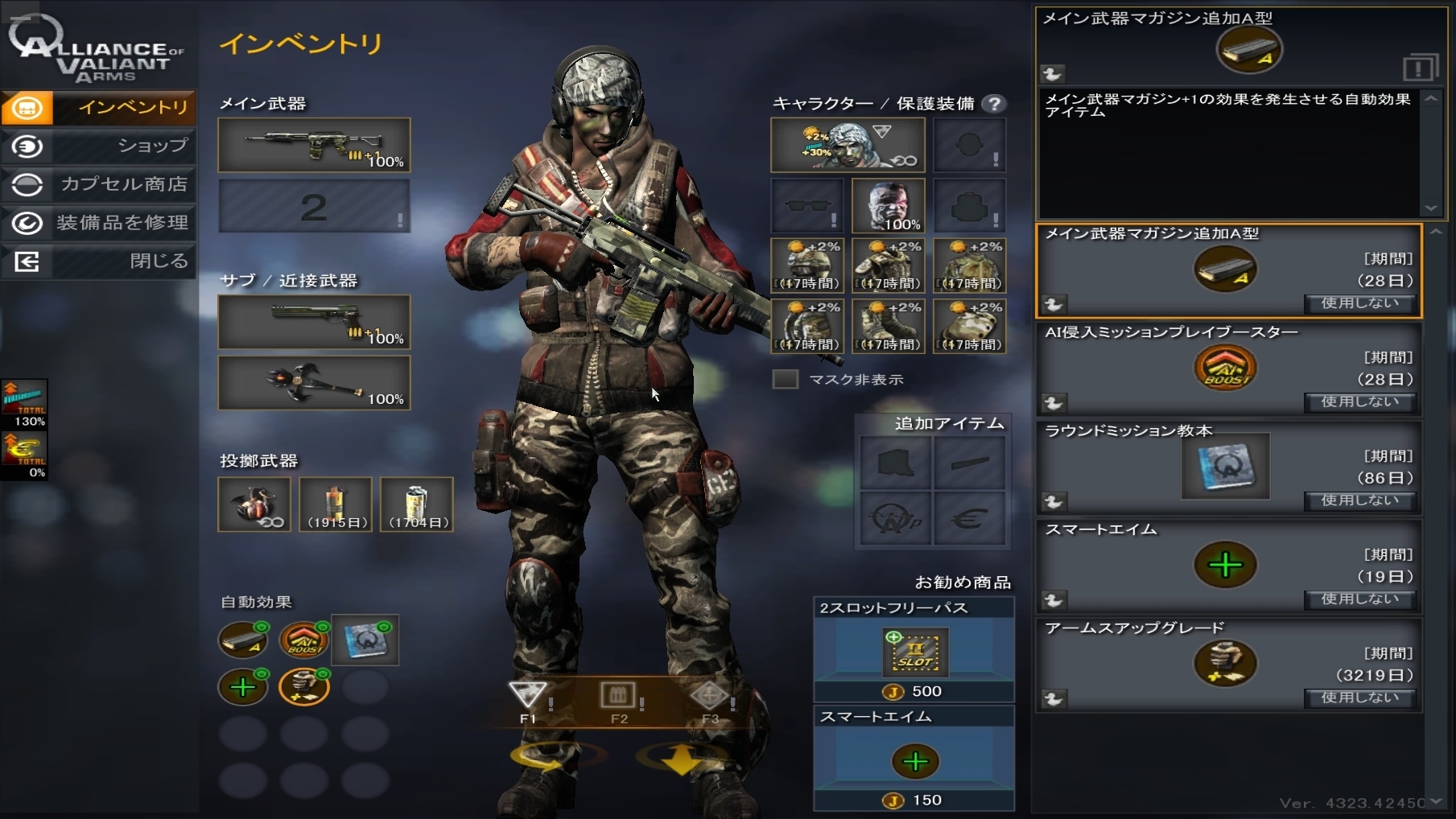Click the help question mark icon

[995, 104]
